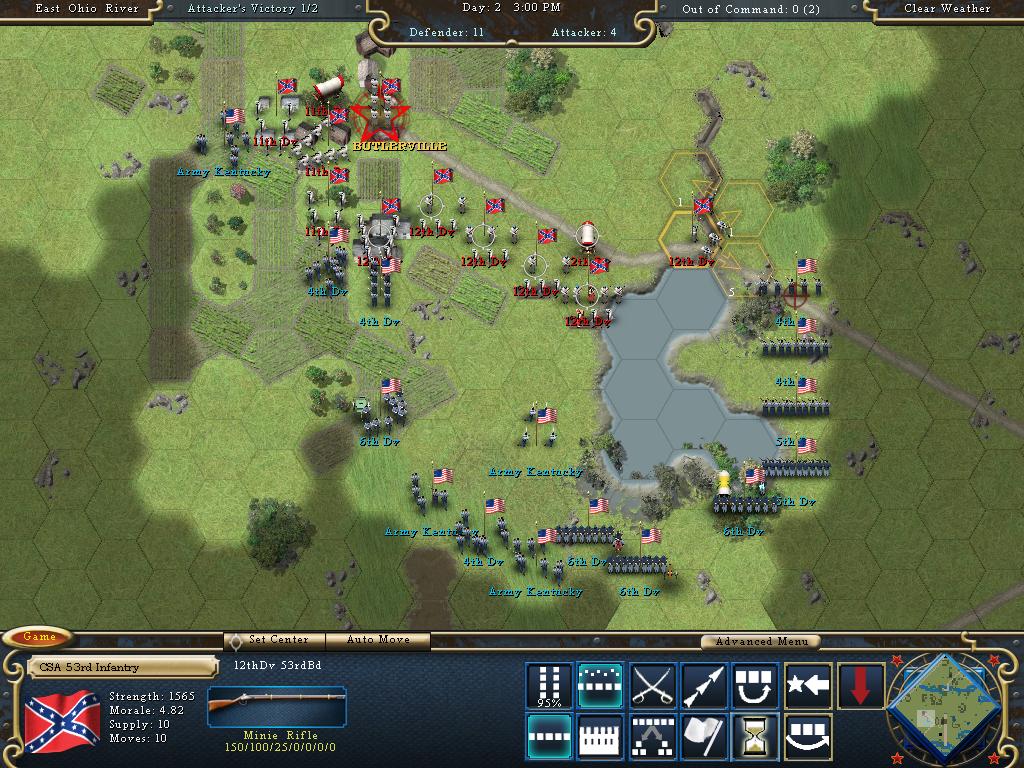
Task: Click the two-rank formation change icon
Action: tap(653, 737)
